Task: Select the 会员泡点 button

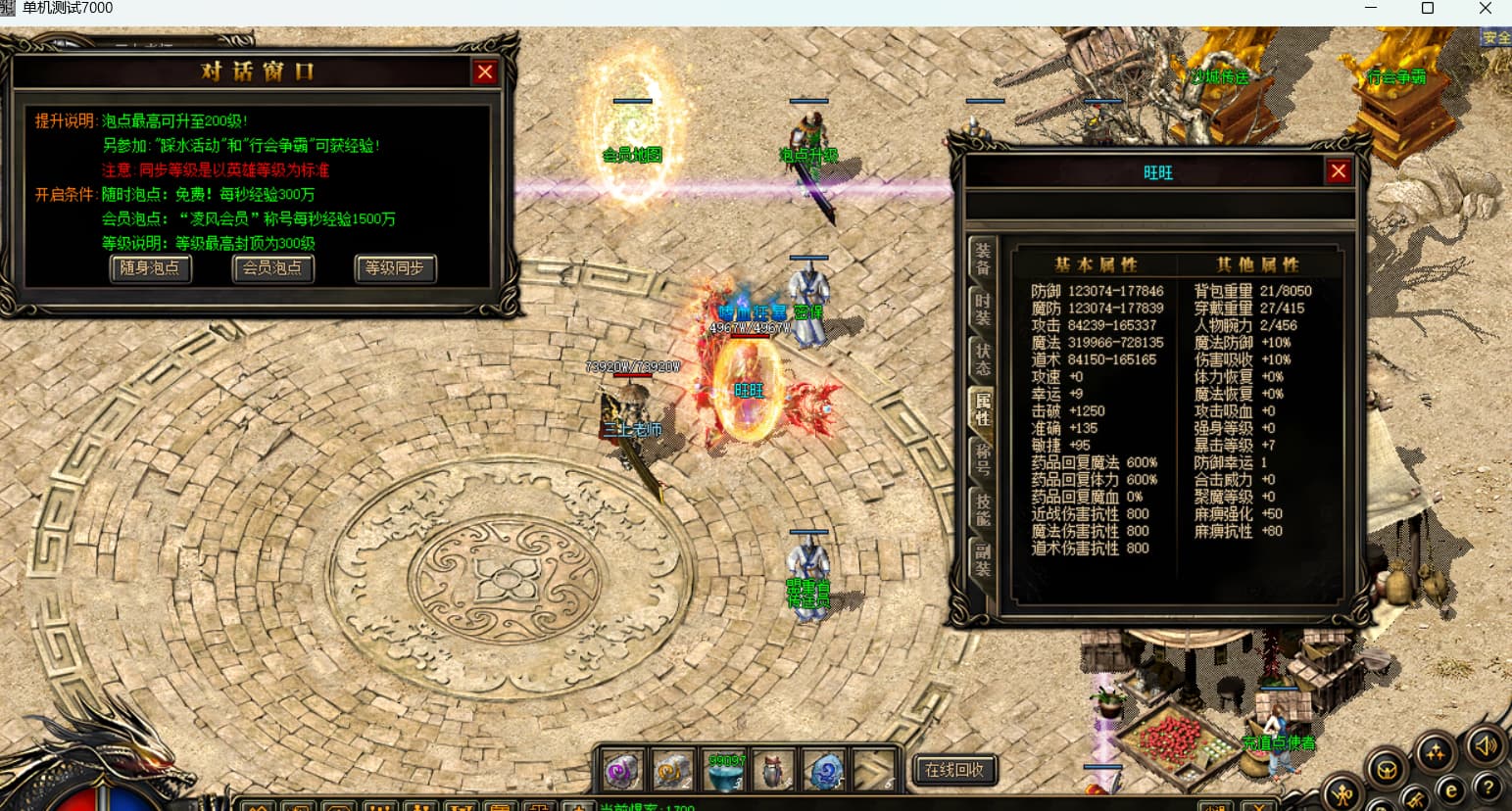Action: click(x=272, y=268)
